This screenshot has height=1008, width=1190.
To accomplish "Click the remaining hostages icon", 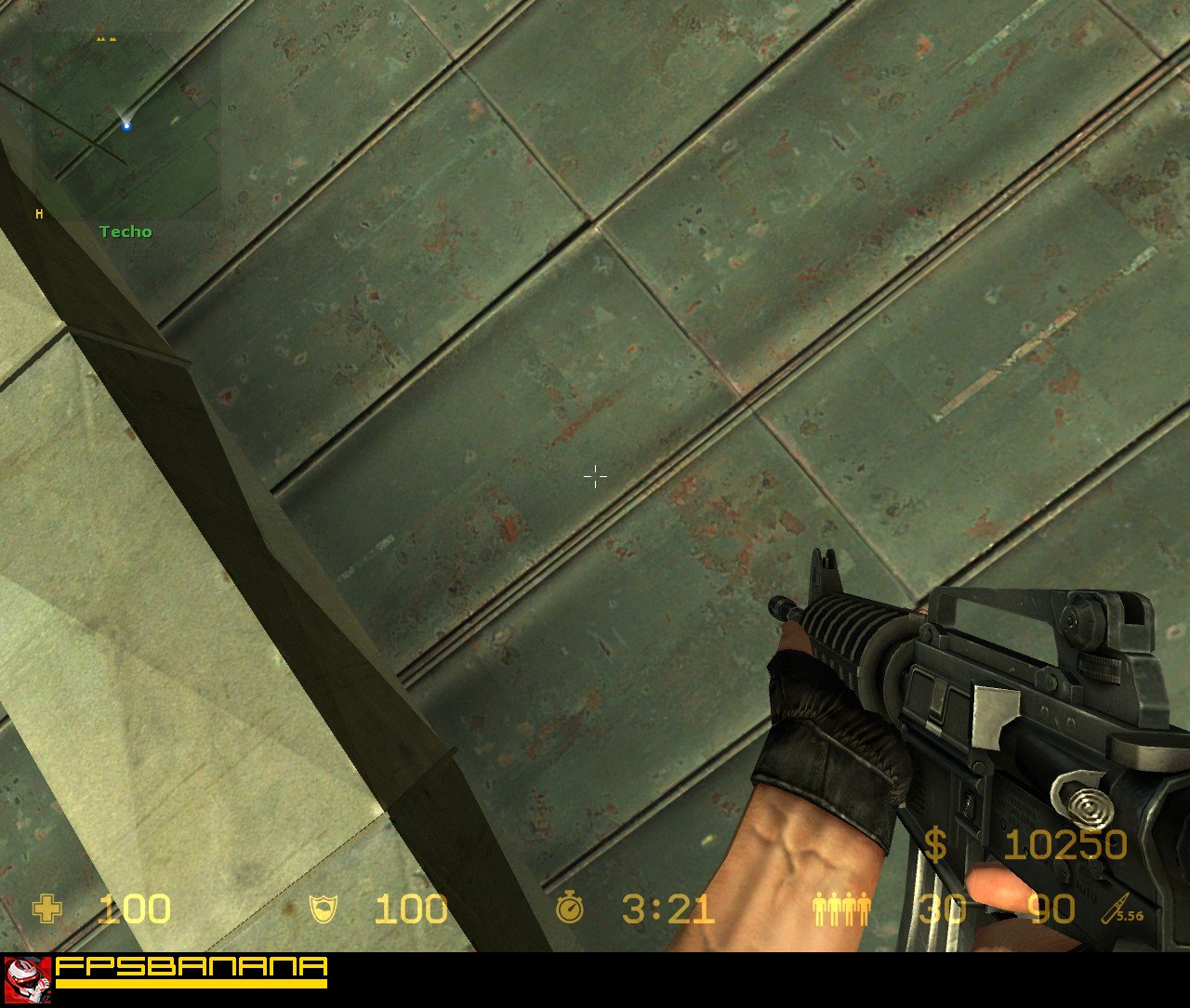I will tap(841, 909).
